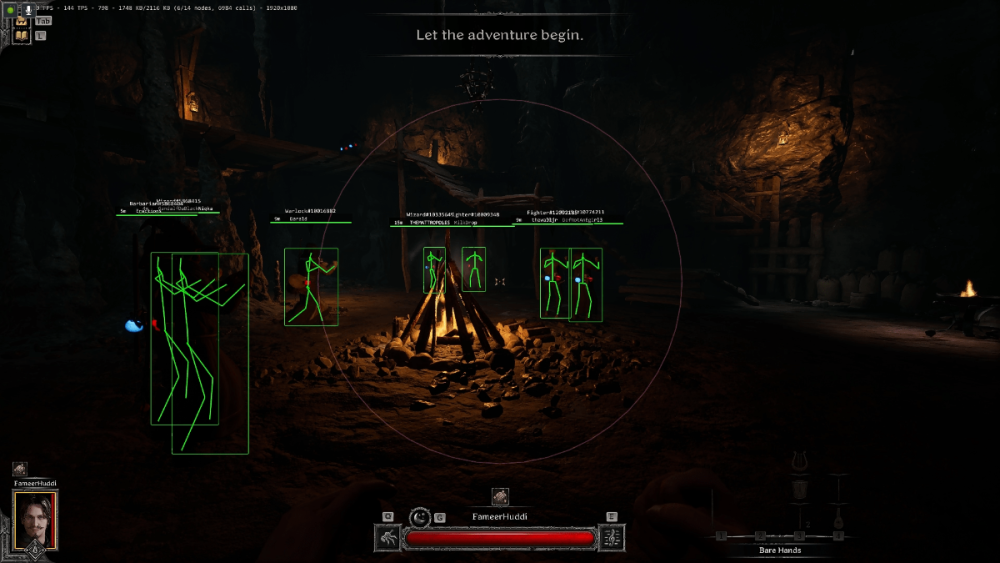
Task: Activate the treble clef music skill
Action: tap(611, 538)
